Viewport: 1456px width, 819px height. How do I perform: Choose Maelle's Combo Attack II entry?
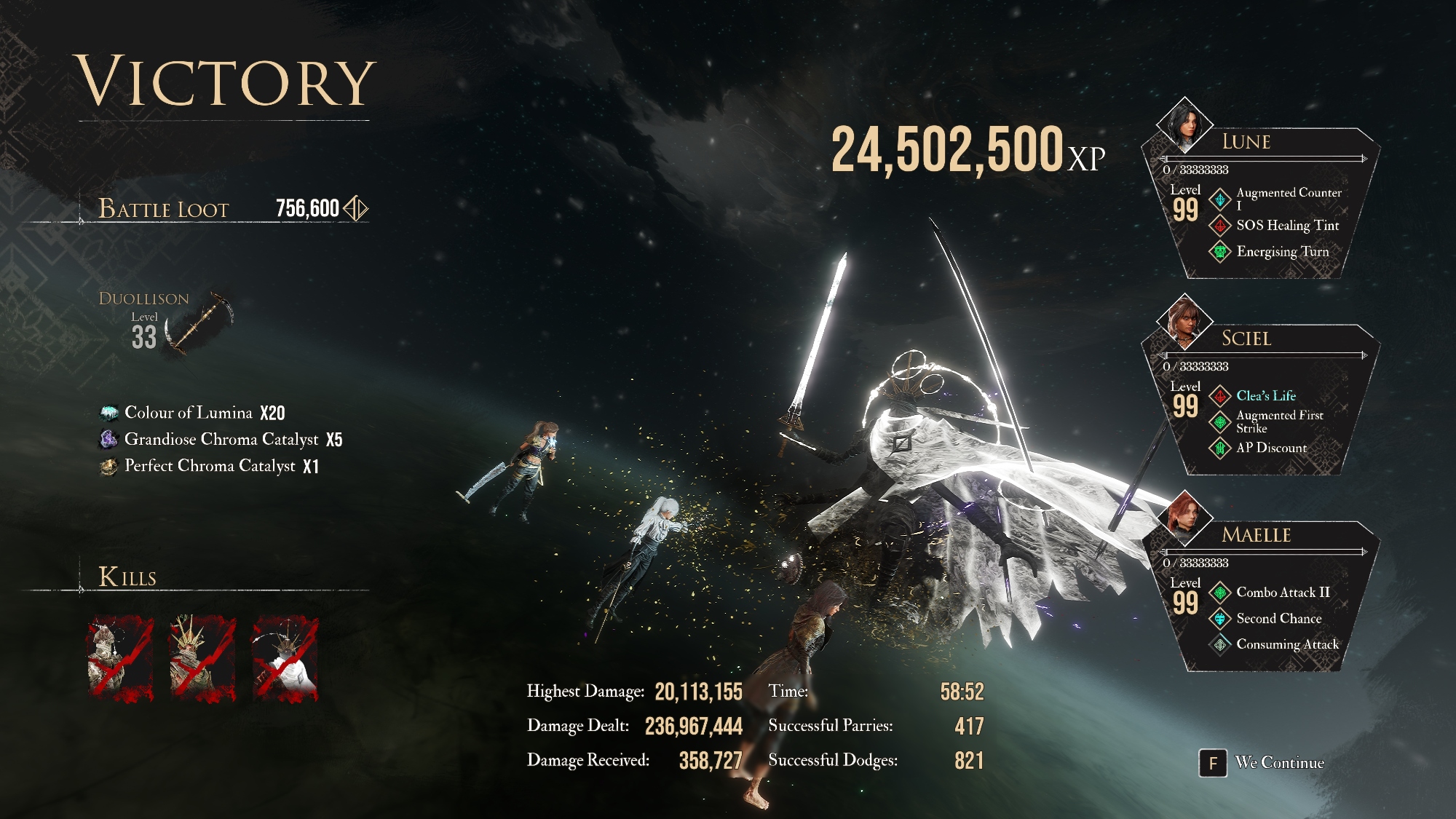[x=1282, y=593]
